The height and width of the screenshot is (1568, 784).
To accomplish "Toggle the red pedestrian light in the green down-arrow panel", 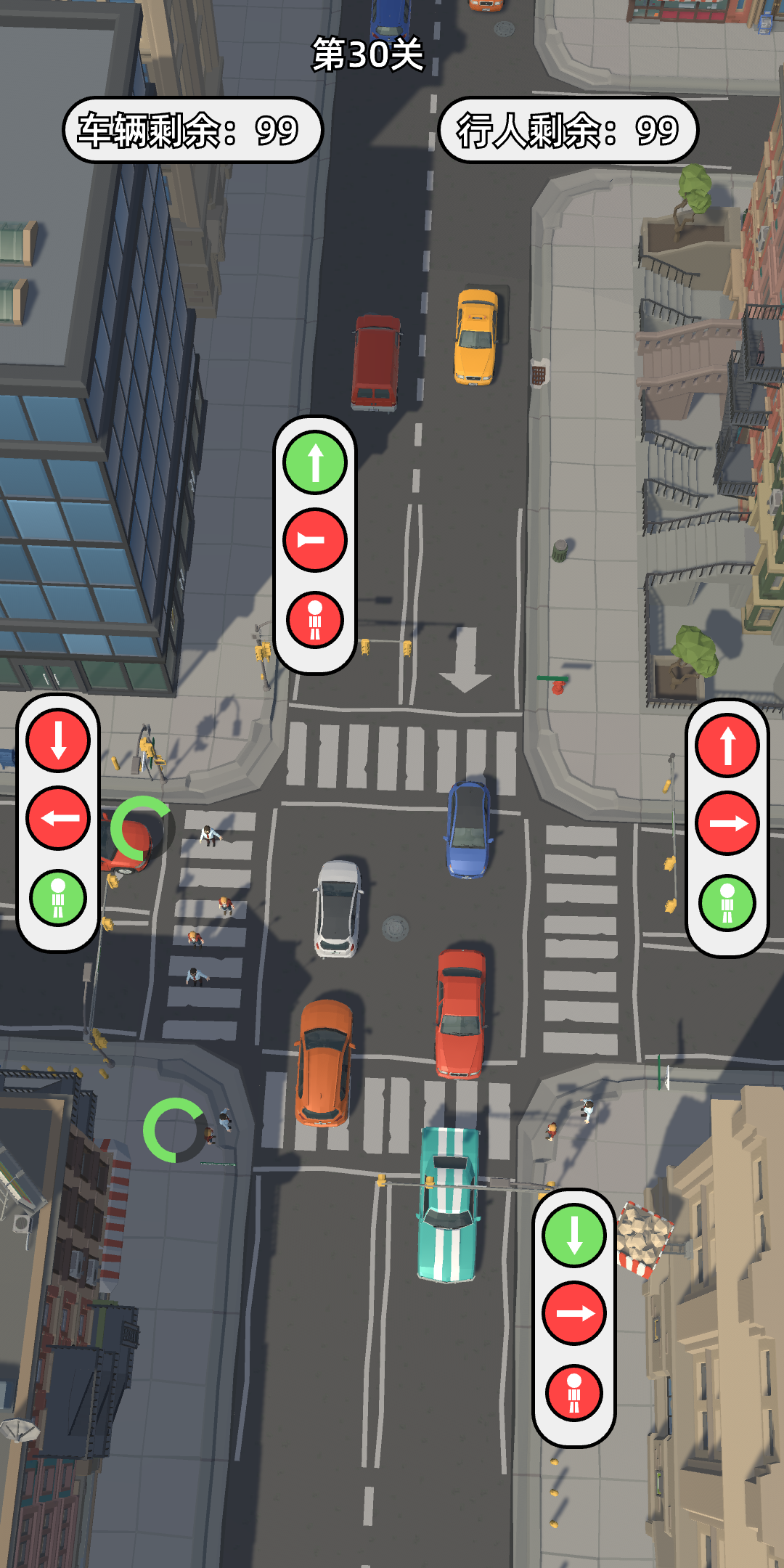I will pyautogui.click(x=574, y=1392).
